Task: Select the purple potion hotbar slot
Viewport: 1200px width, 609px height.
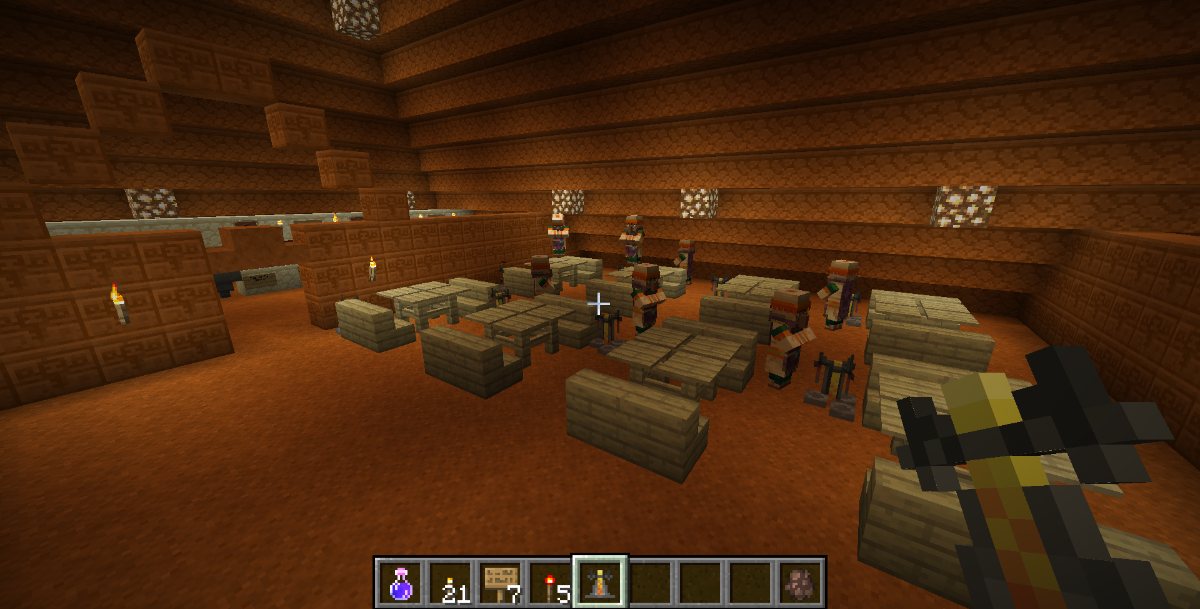Action: tap(401, 582)
